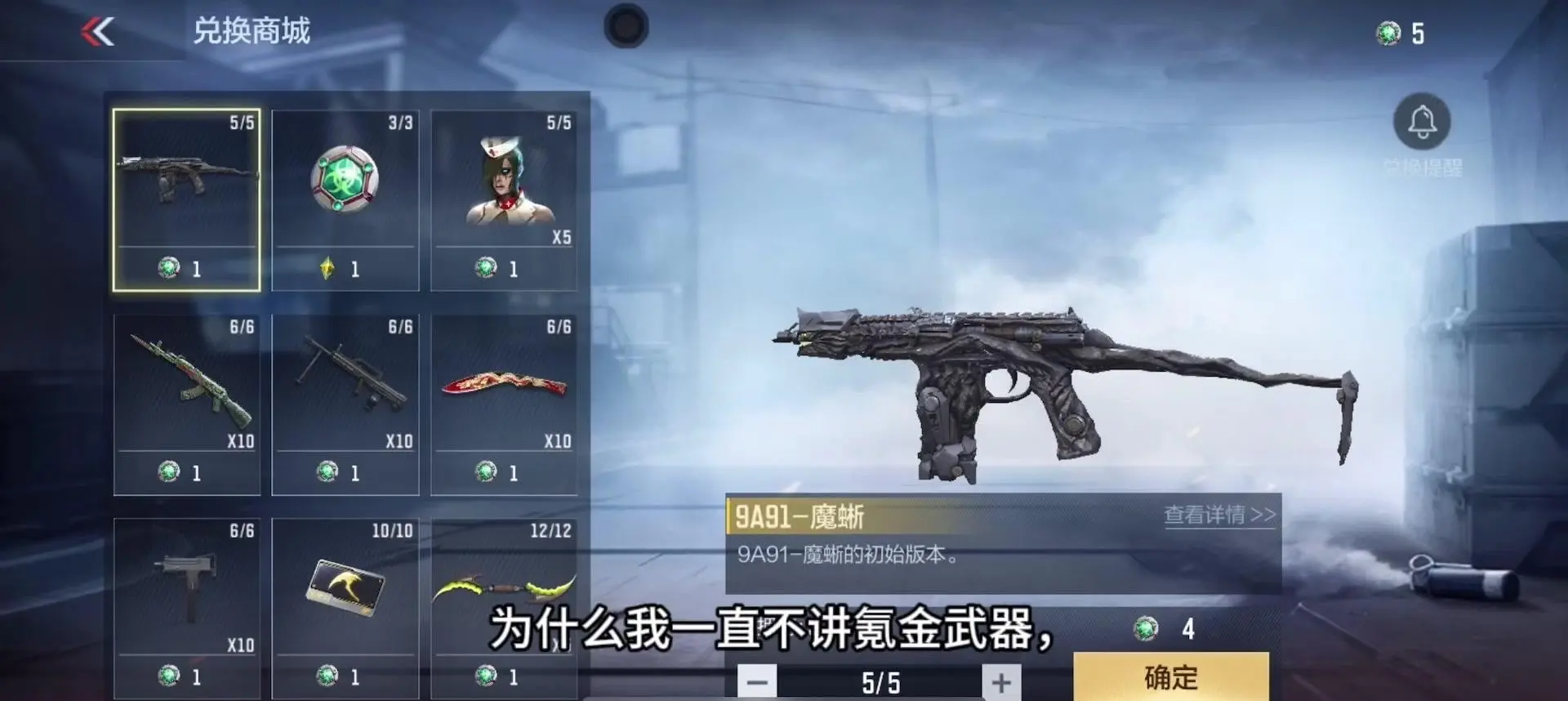The height and width of the screenshot is (701, 1568).
Task: Click the gem price icon under the AK rifle
Action: pyautogui.click(x=168, y=470)
